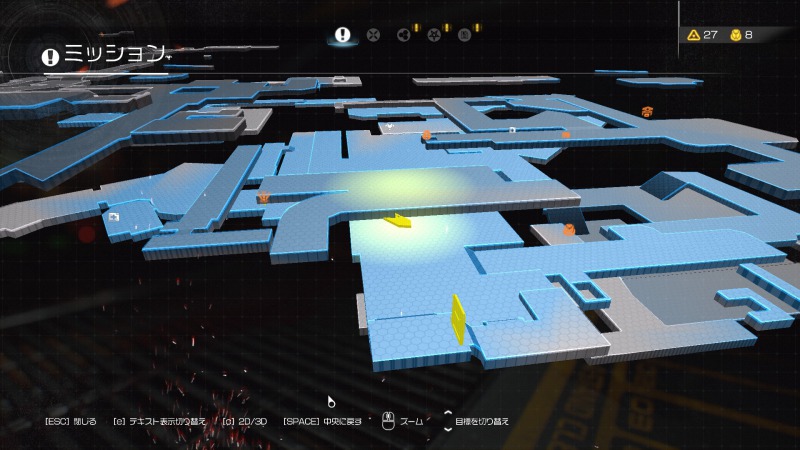
Task: Select the Mission tab with exclamation icon
Action: (x=343, y=35)
